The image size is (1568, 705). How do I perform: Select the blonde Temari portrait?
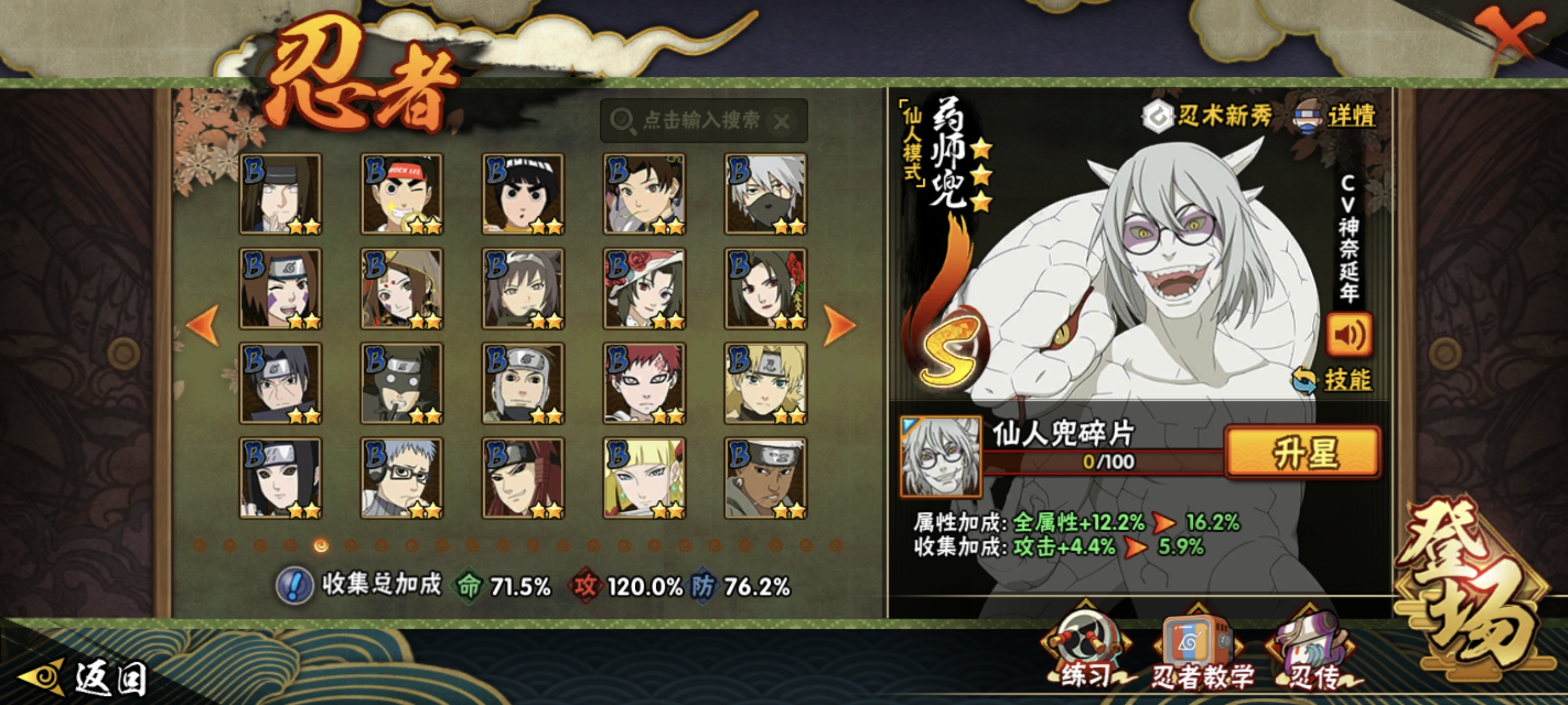(765, 383)
